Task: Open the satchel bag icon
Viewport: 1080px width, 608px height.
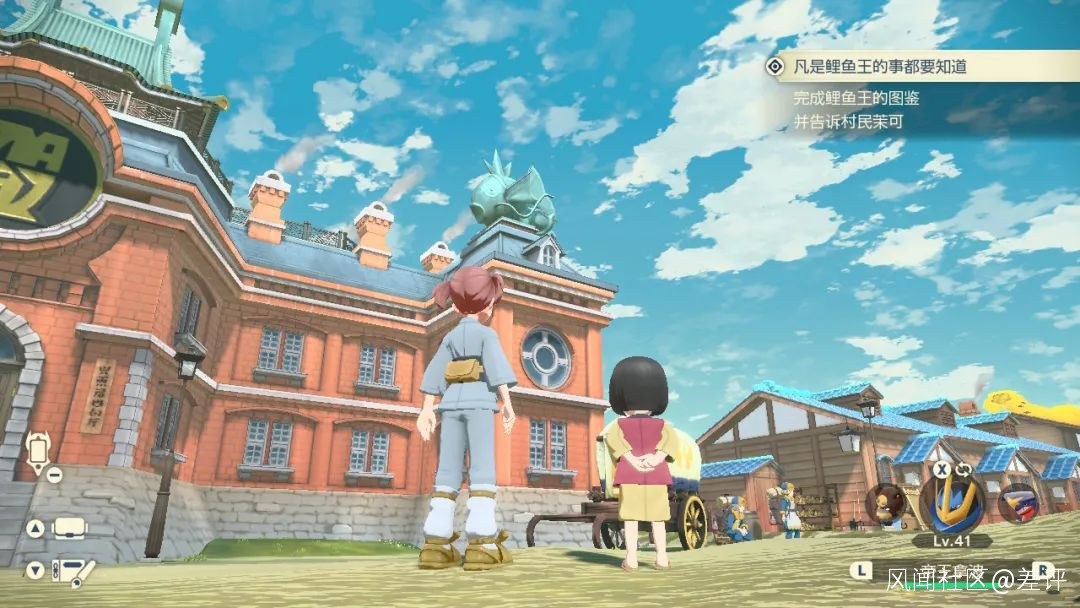Action: [x=70, y=527]
